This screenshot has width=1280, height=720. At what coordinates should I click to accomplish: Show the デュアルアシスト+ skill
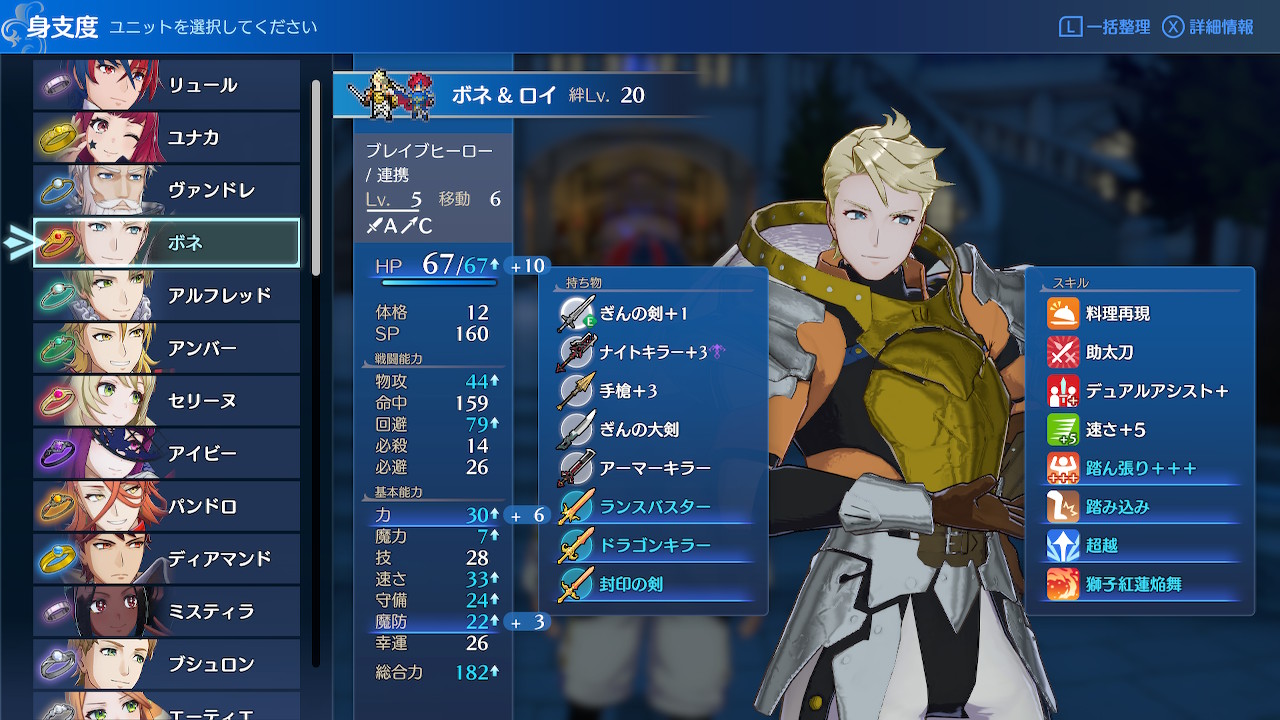coord(1156,391)
